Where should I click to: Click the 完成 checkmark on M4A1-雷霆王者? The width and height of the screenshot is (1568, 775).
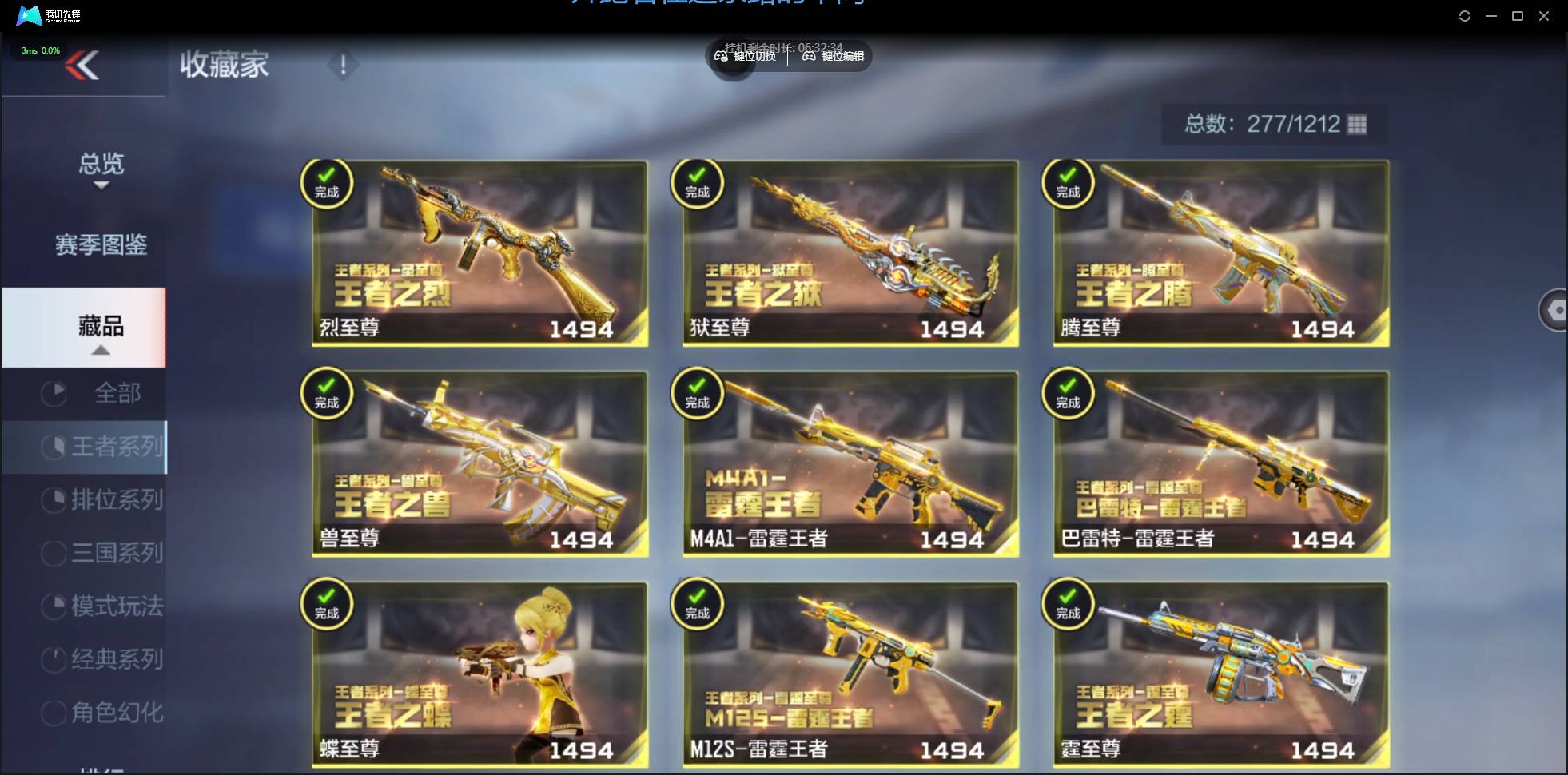tap(698, 394)
